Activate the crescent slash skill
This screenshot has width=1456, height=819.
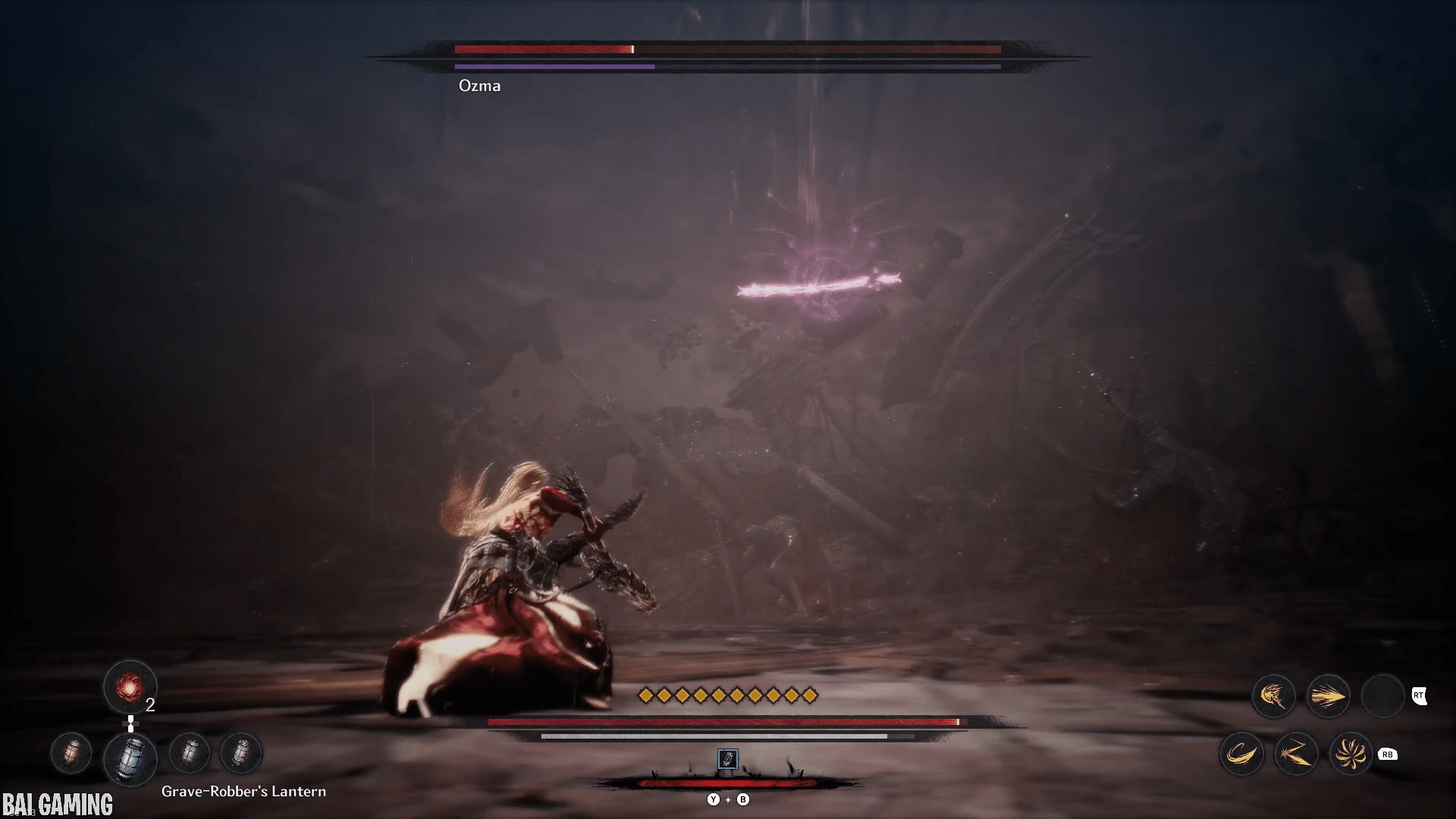coord(1241,754)
